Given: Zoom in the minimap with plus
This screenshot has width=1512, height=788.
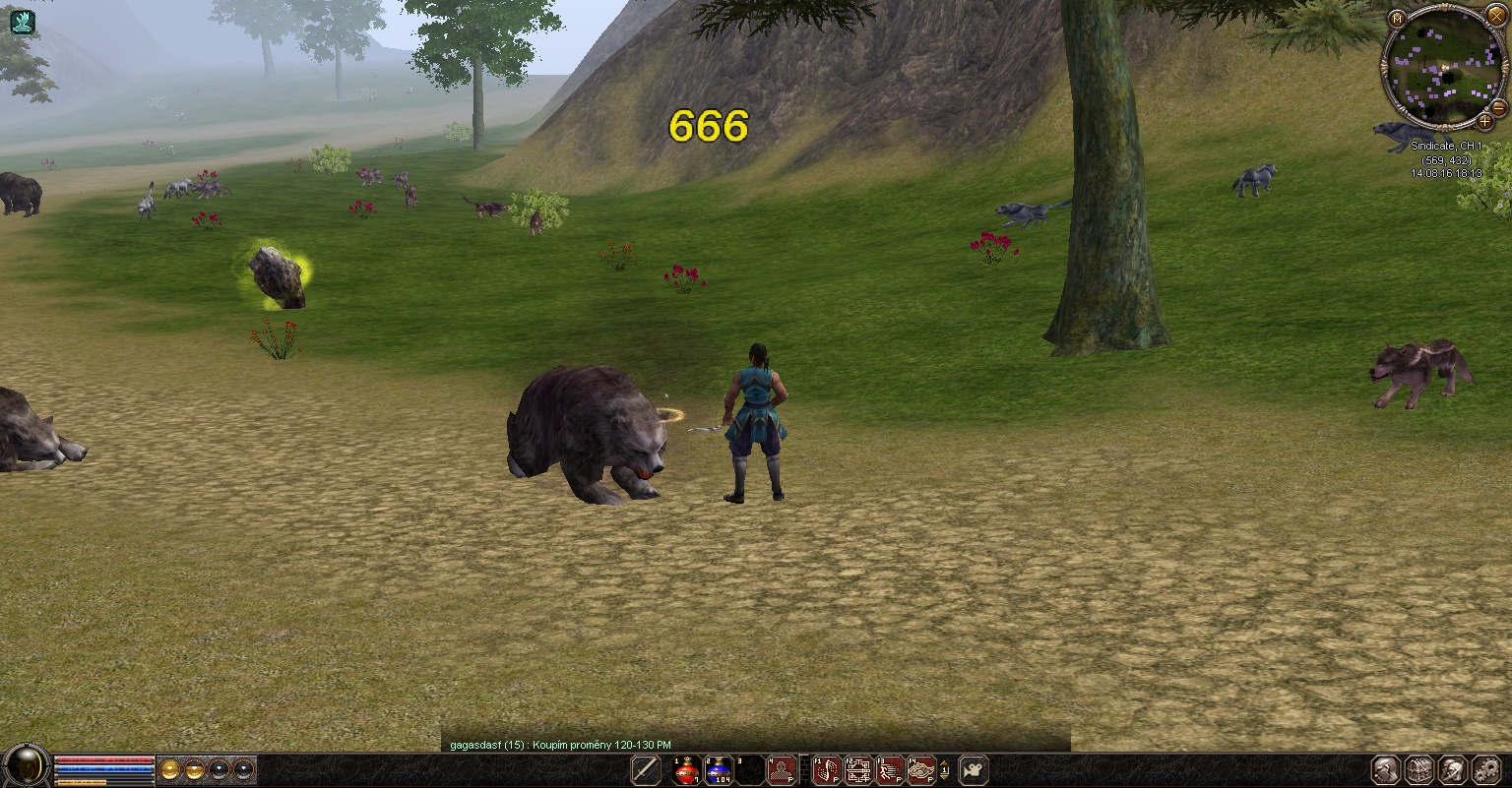Looking at the screenshot, I should coord(1484,122).
